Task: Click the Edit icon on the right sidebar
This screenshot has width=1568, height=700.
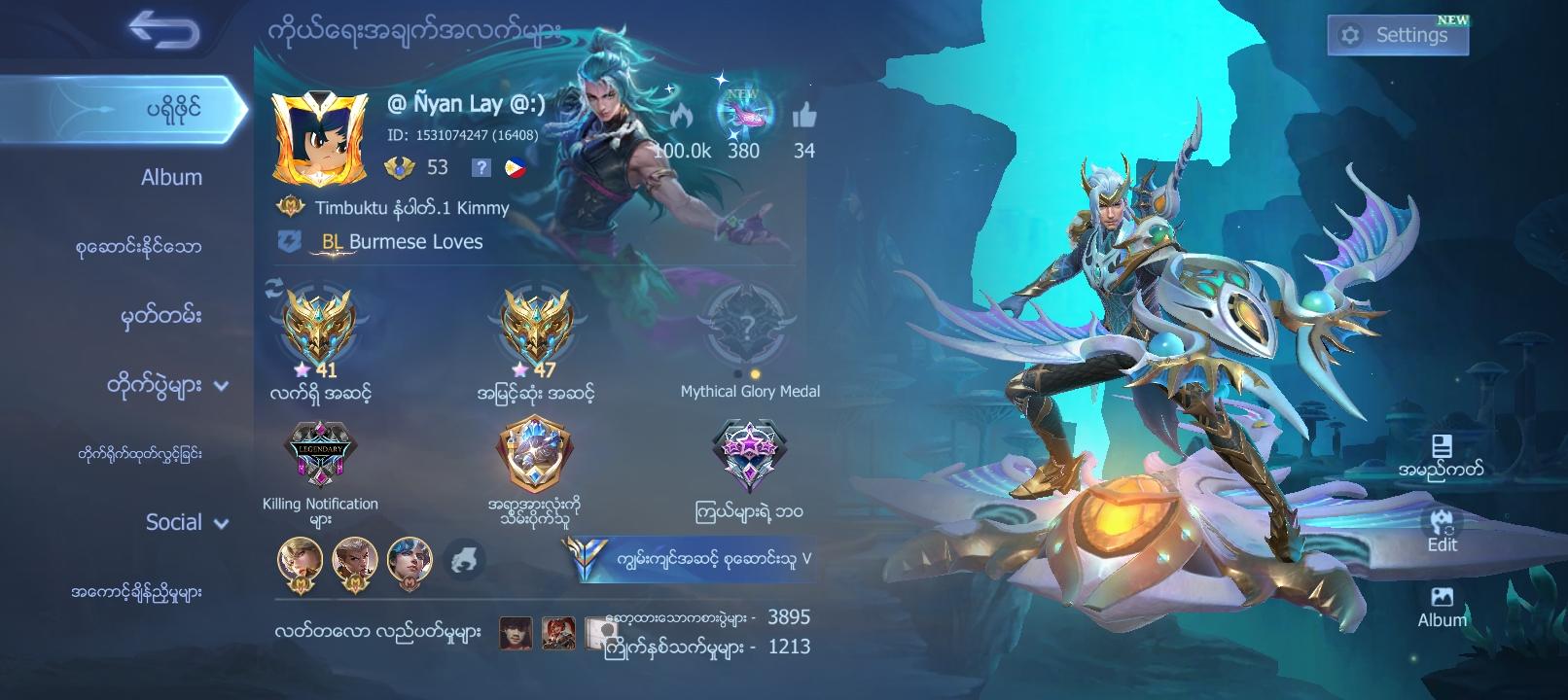Action: point(1442,522)
